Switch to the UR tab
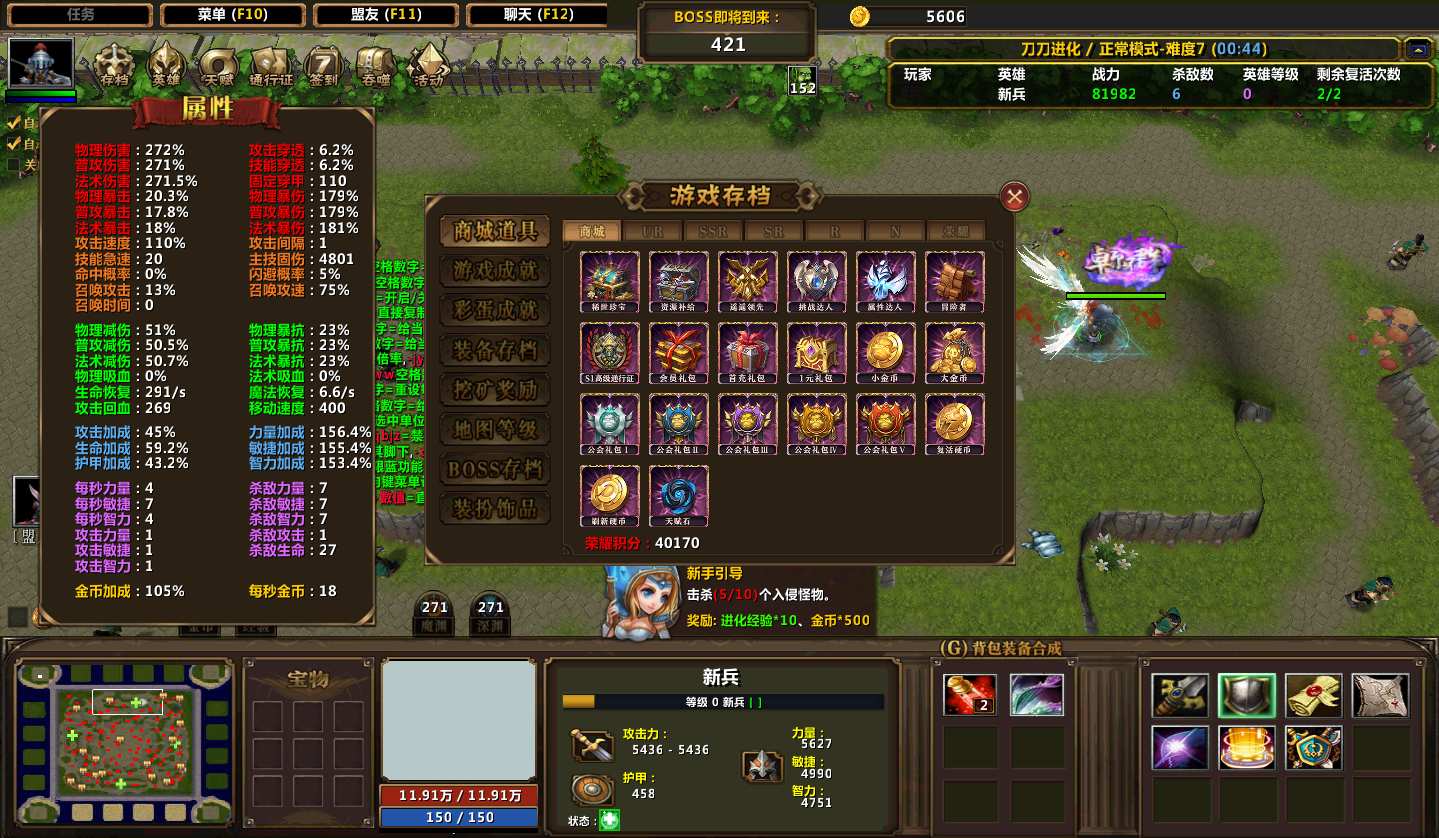 click(x=652, y=232)
